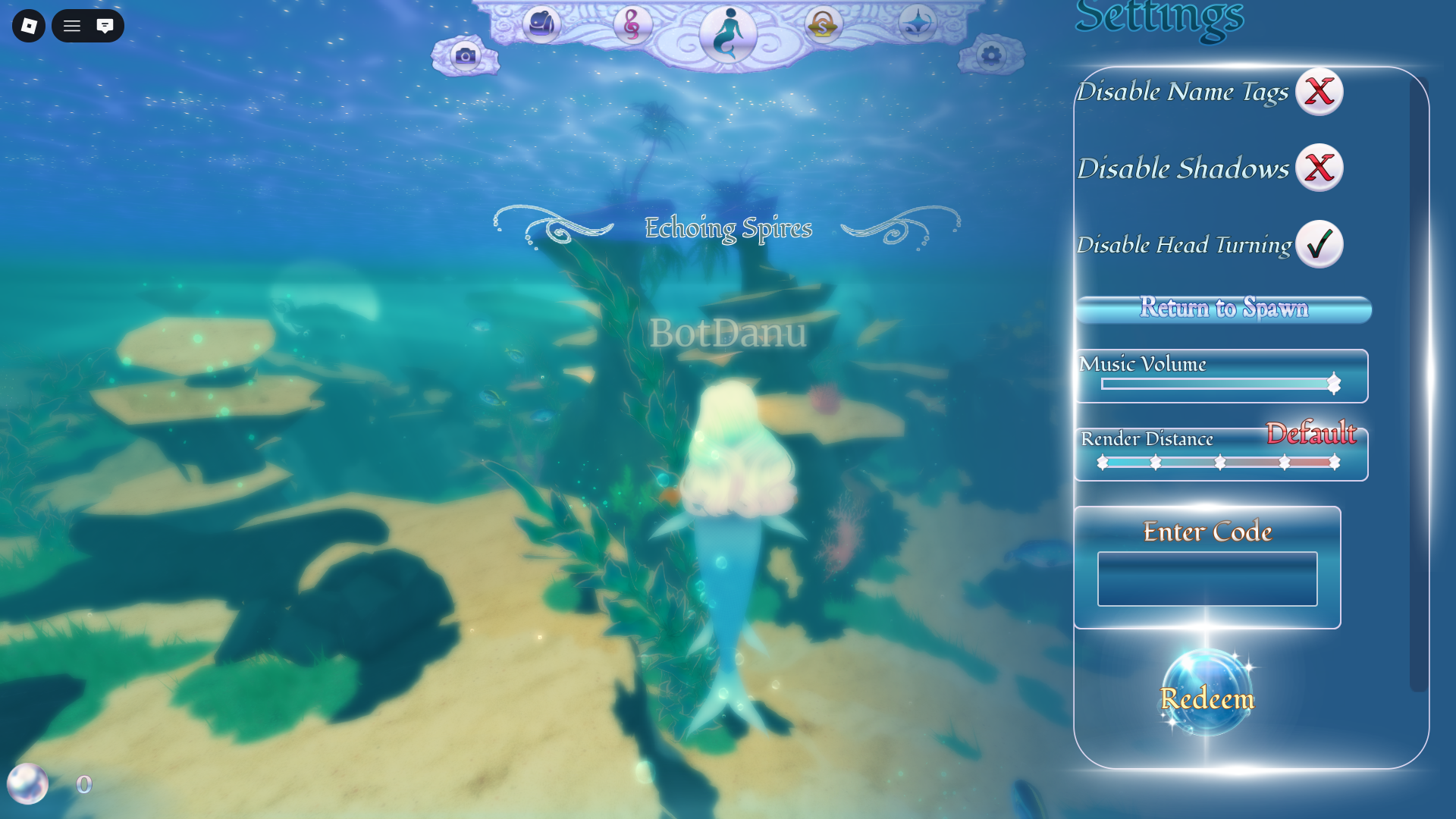Open the settings gear icon
Image resolution: width=1456 pixels, height=819 pixels.
[x=991, y=53]
